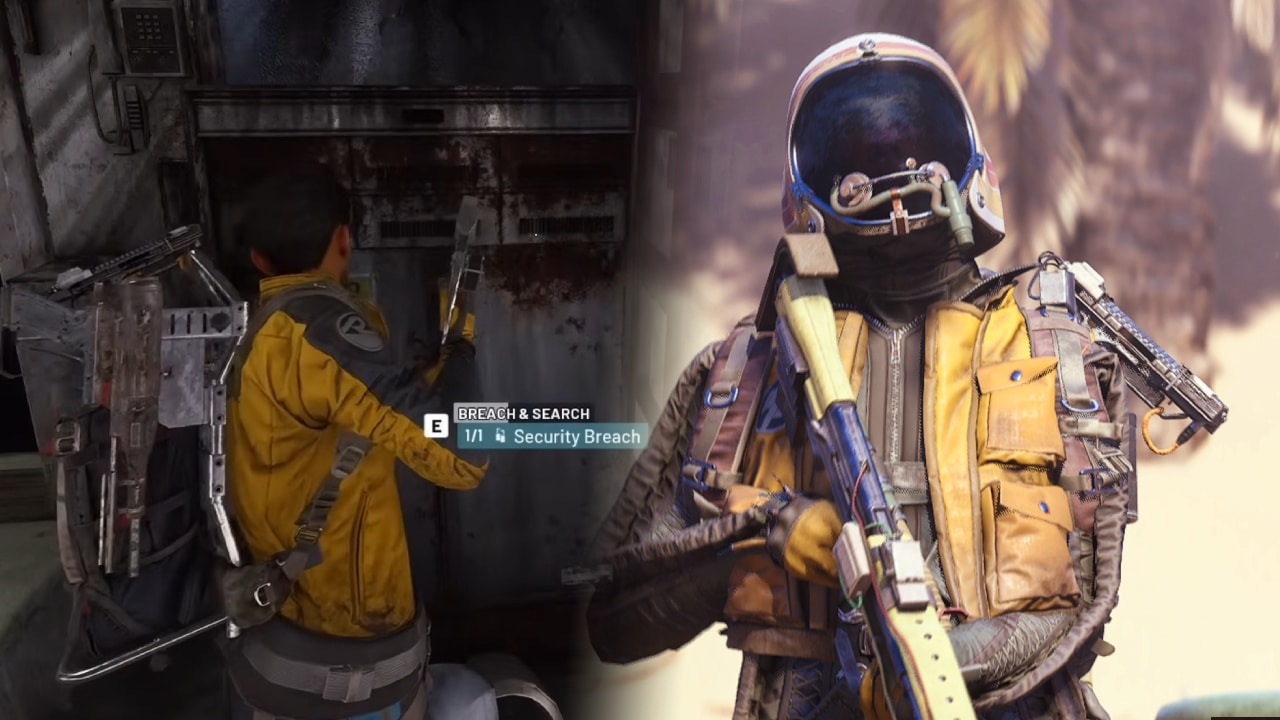Click the lockpick icon beside Security Breach
The image size is (1280, 720).
500,435
